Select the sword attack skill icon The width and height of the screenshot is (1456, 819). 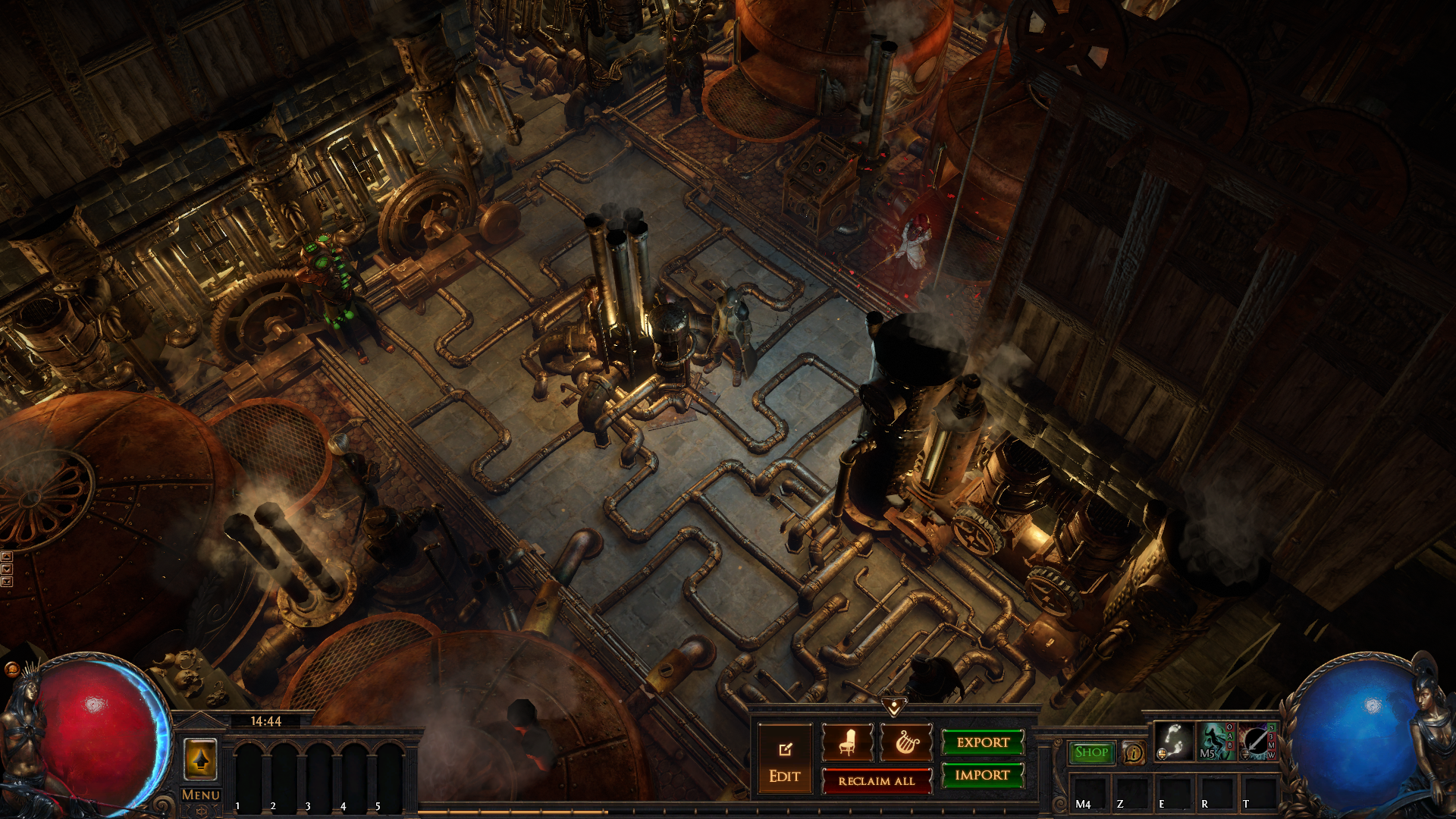1257,741
